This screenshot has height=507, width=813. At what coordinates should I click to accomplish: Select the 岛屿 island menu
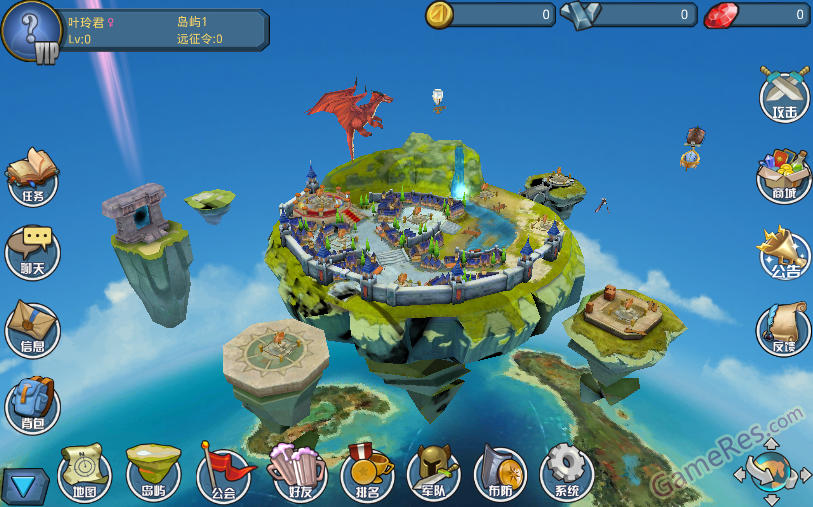153,473
